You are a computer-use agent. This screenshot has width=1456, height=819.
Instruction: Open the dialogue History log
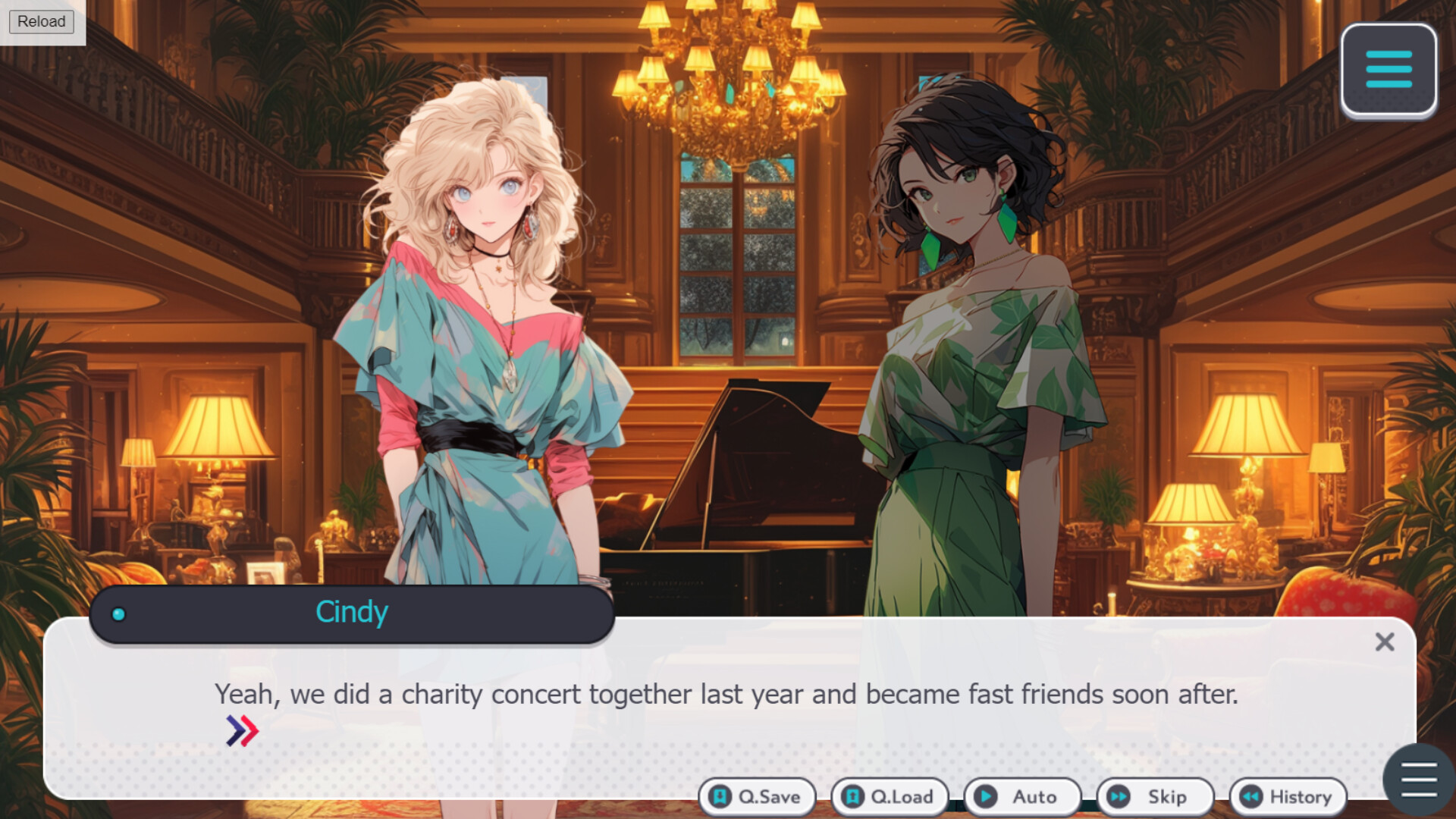1287,797
